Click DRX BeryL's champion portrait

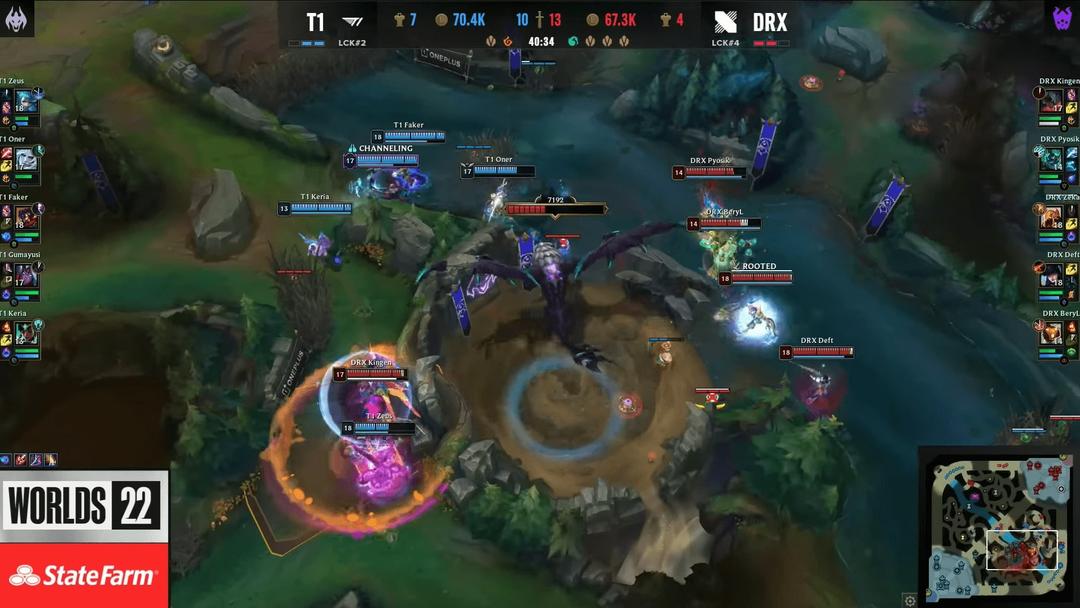(x=1052, y=333)
